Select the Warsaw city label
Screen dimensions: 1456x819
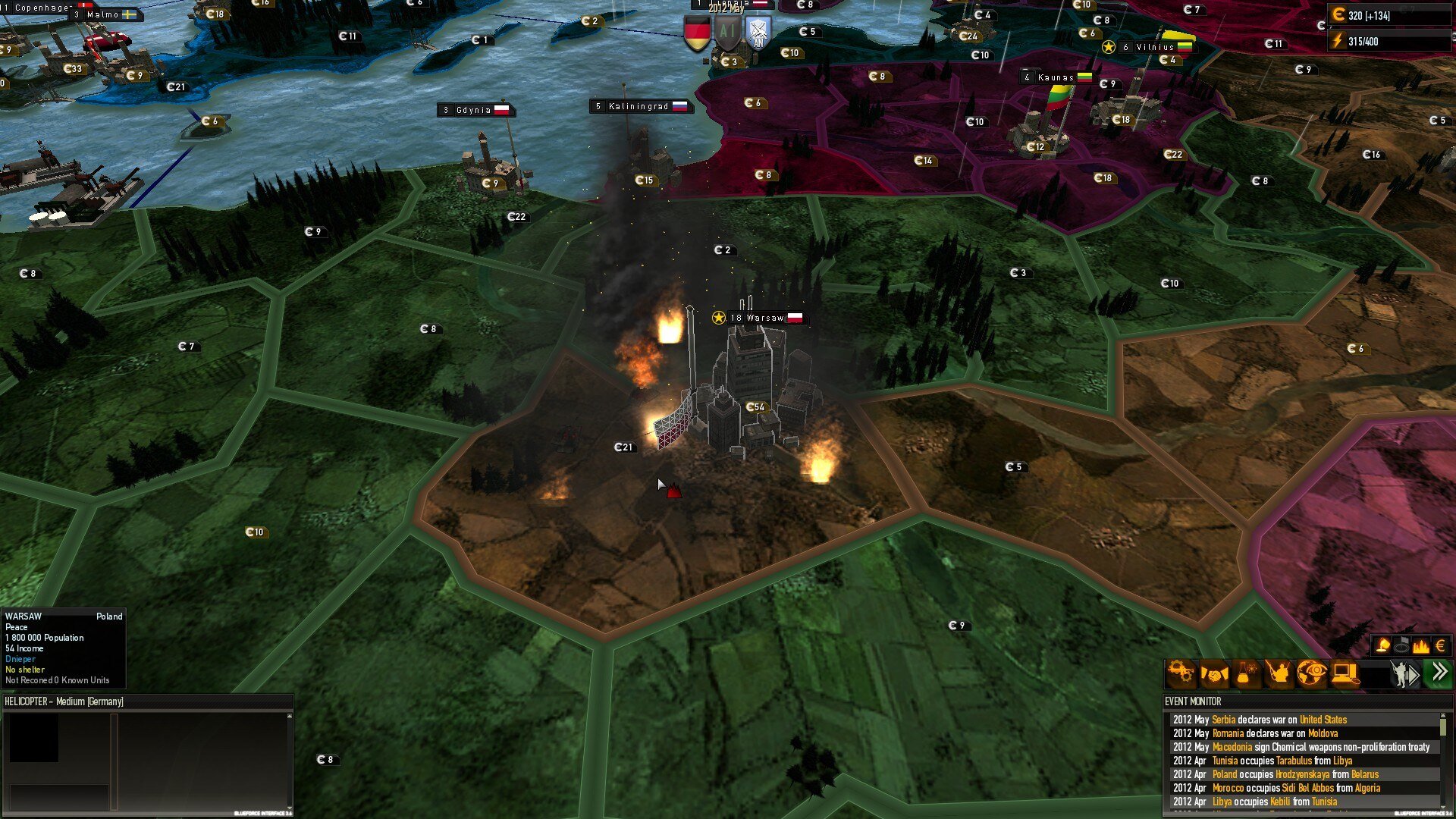(x=758, y=318)
